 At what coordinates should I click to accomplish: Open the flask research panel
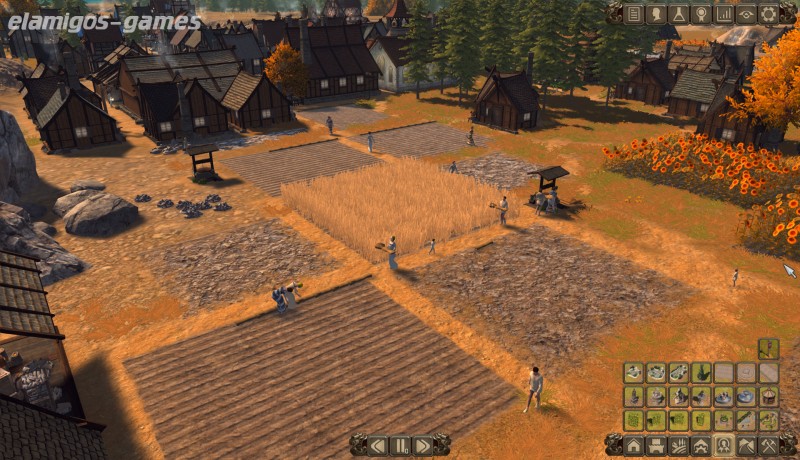(679, 14)
